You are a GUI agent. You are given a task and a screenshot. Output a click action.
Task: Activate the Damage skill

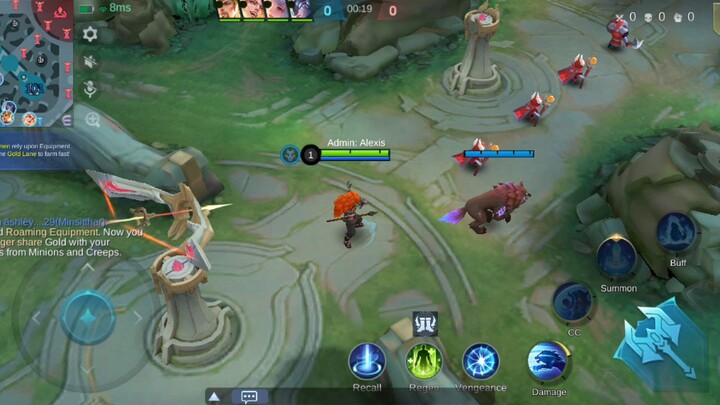tap(548, 362)
